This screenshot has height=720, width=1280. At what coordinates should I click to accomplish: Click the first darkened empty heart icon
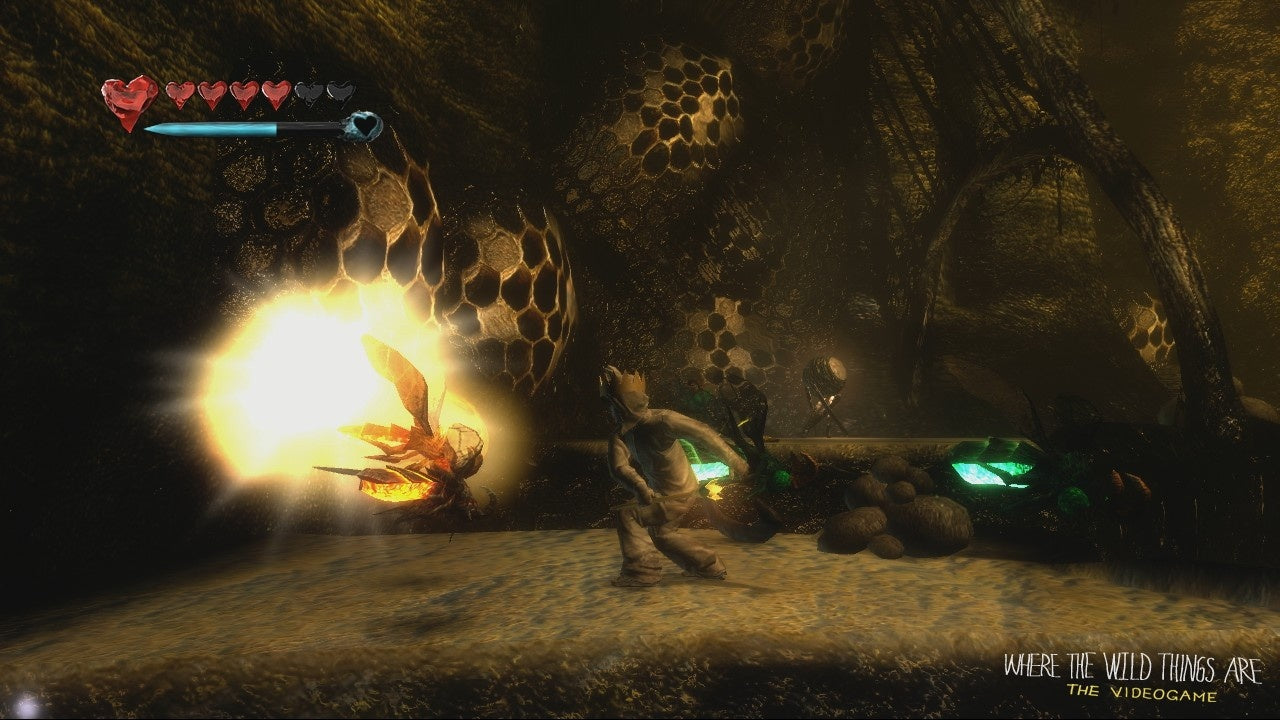(x=310, y=94)
